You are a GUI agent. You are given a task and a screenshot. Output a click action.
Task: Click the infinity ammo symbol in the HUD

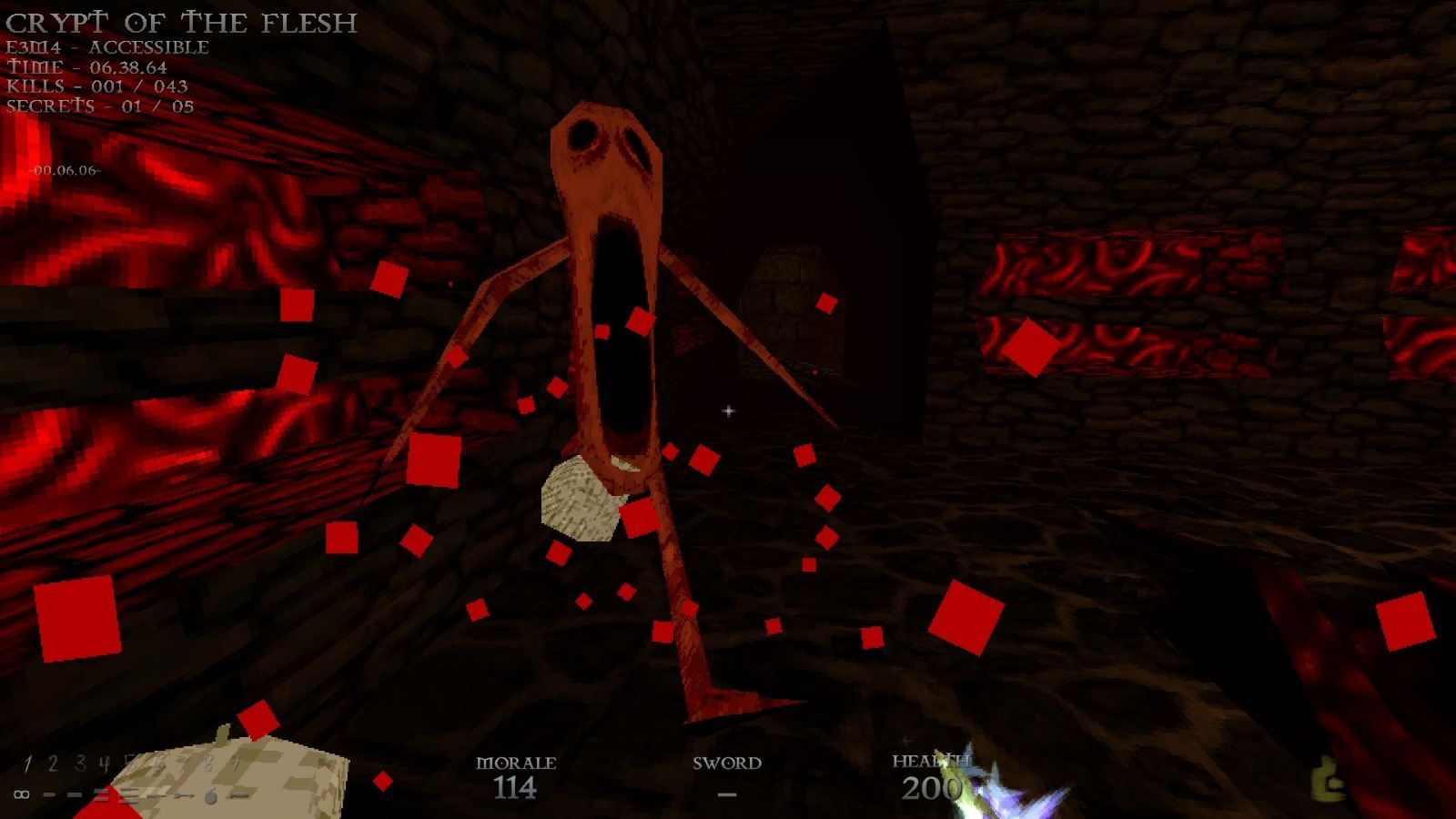click(x=21, y=794)
